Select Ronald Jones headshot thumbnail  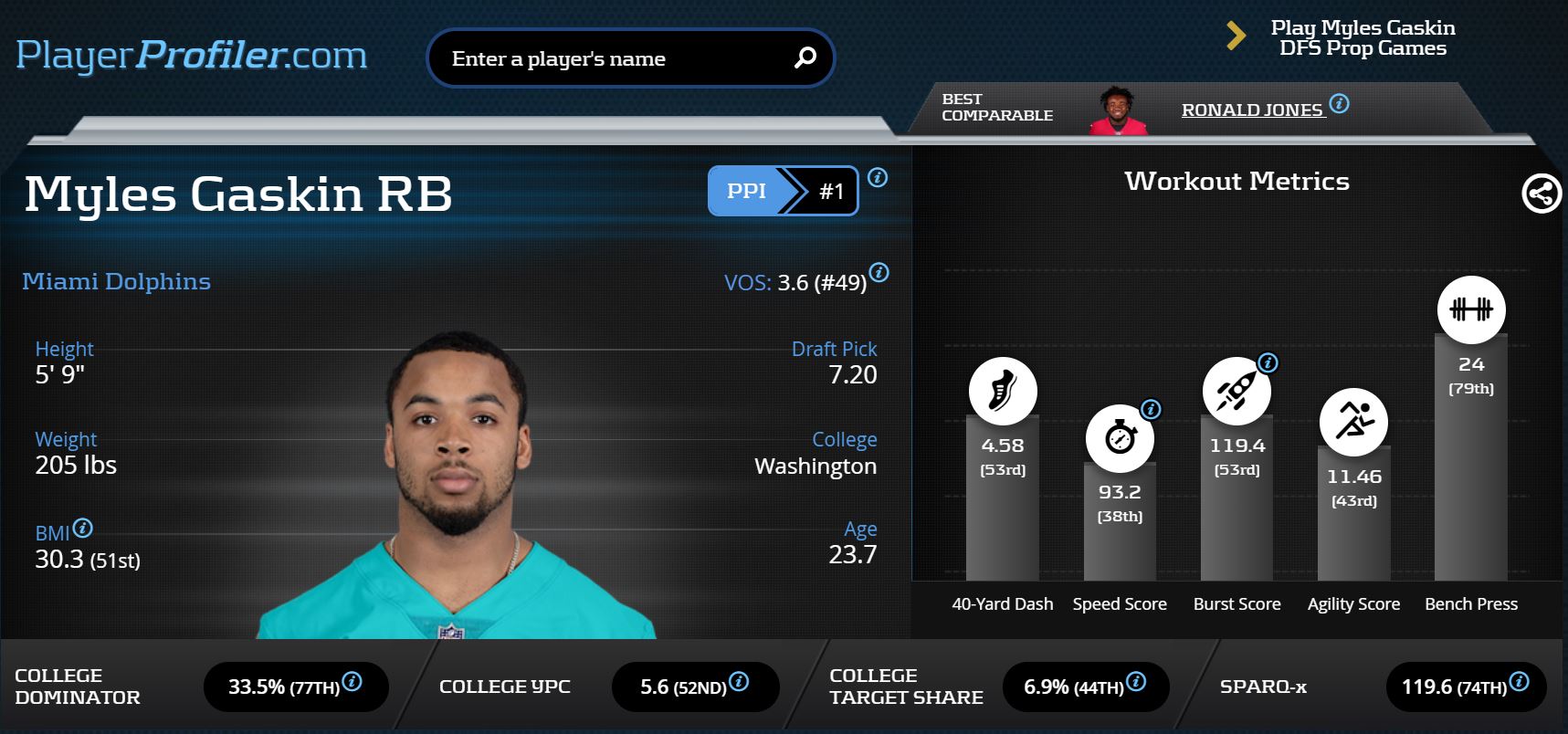coord(1118,111)
